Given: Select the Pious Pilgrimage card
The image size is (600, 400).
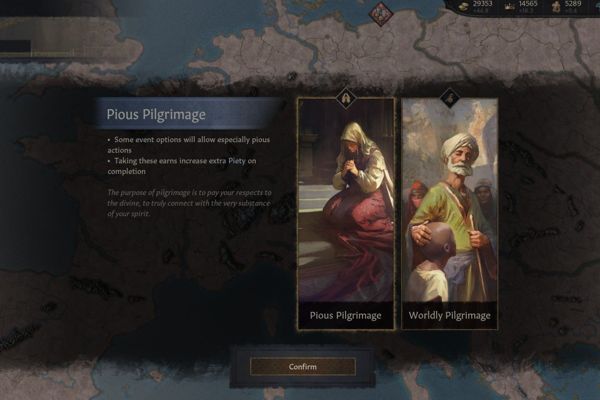Looking at the screenshot, I should (x=345, y=212).
